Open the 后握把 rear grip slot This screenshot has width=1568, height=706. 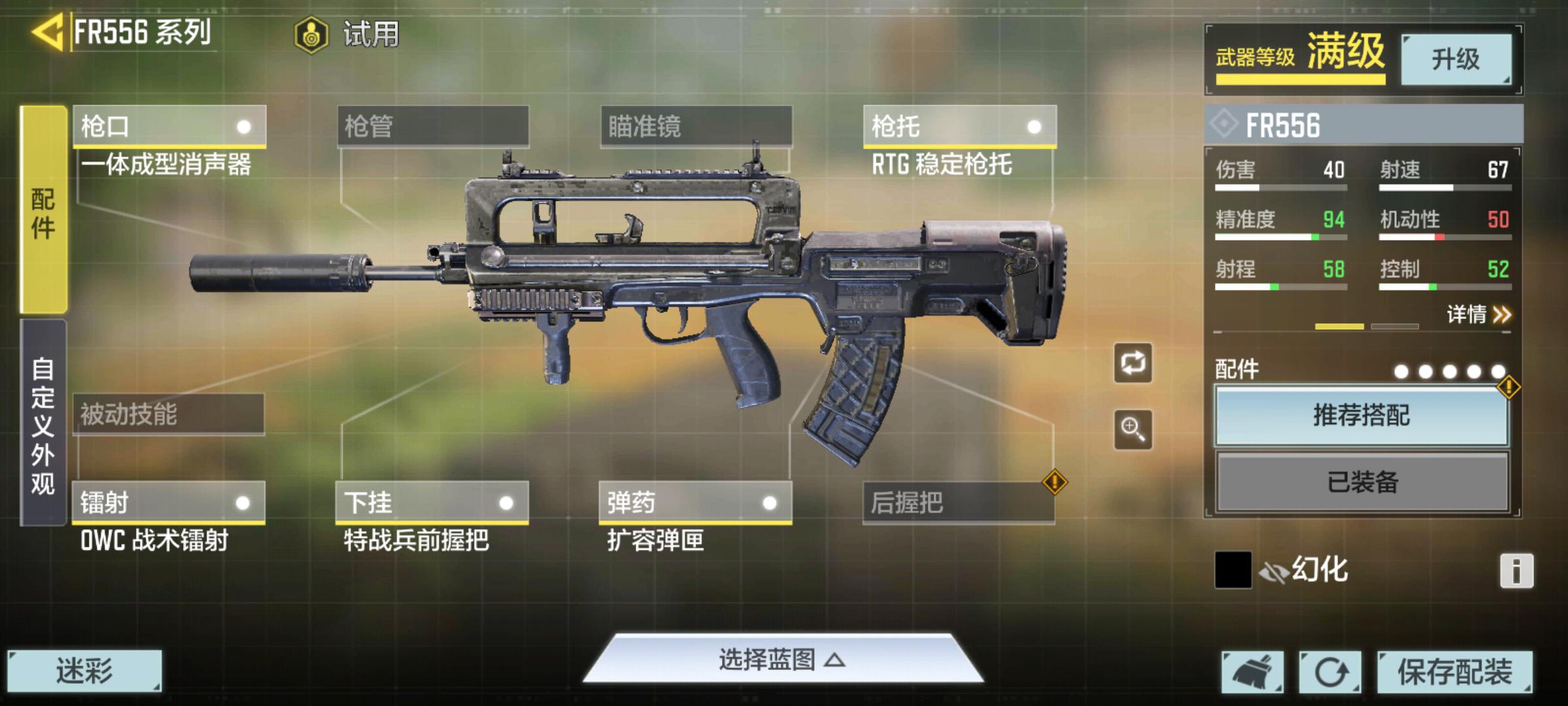tap(958, 503)
